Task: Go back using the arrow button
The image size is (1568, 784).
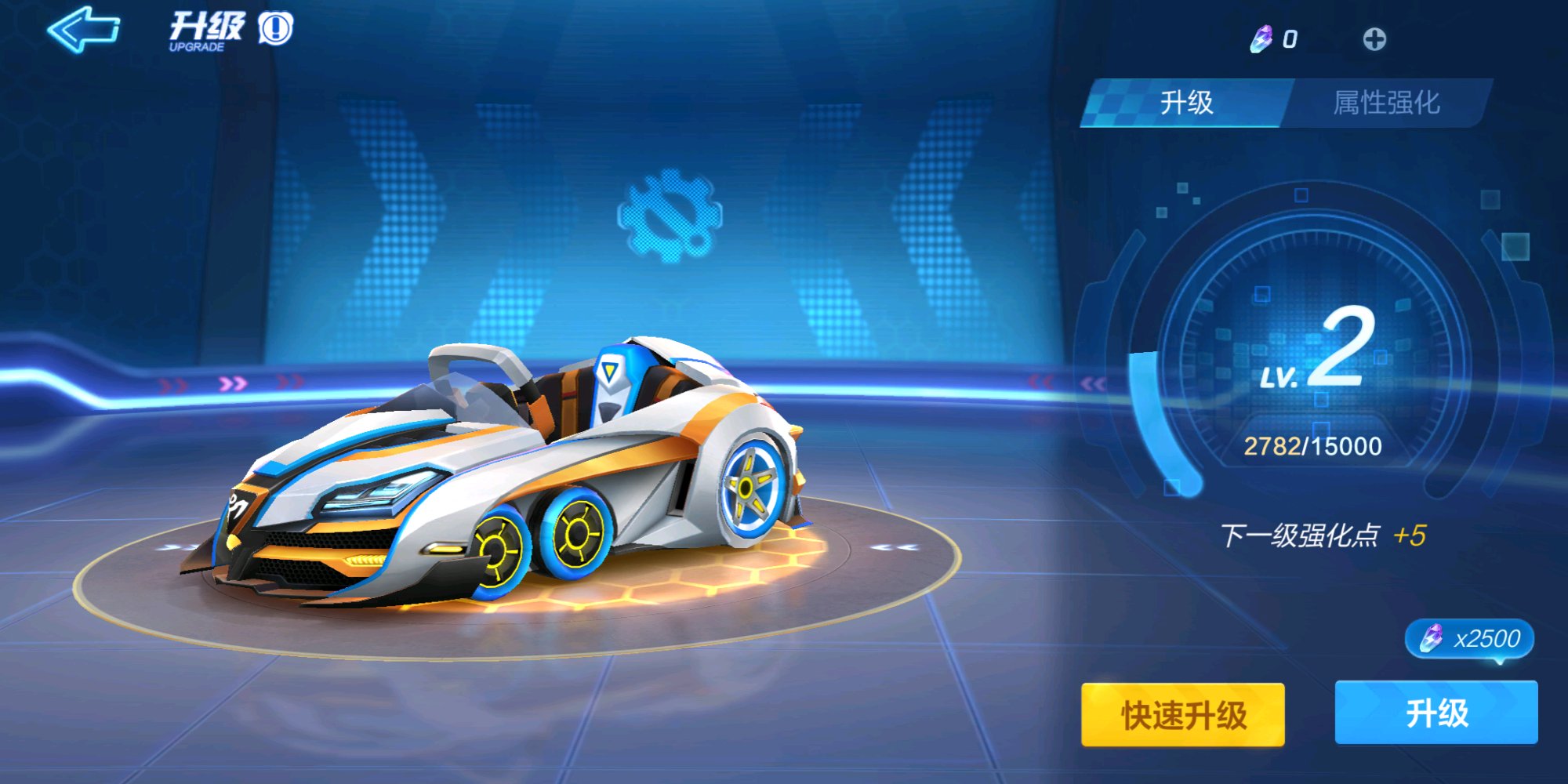Action: click(83, 30)
